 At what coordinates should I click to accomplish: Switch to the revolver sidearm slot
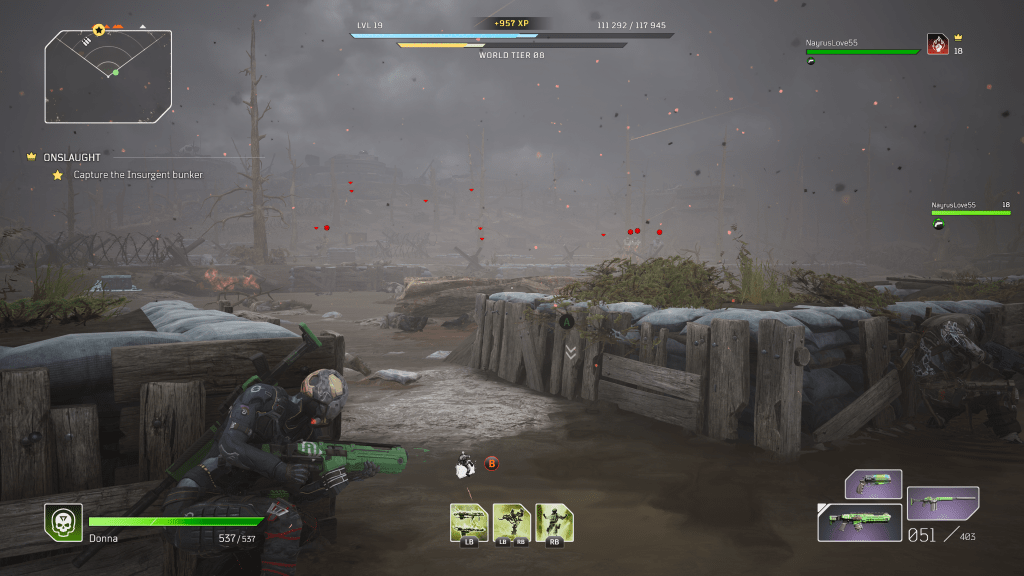[x=873, y=484]
